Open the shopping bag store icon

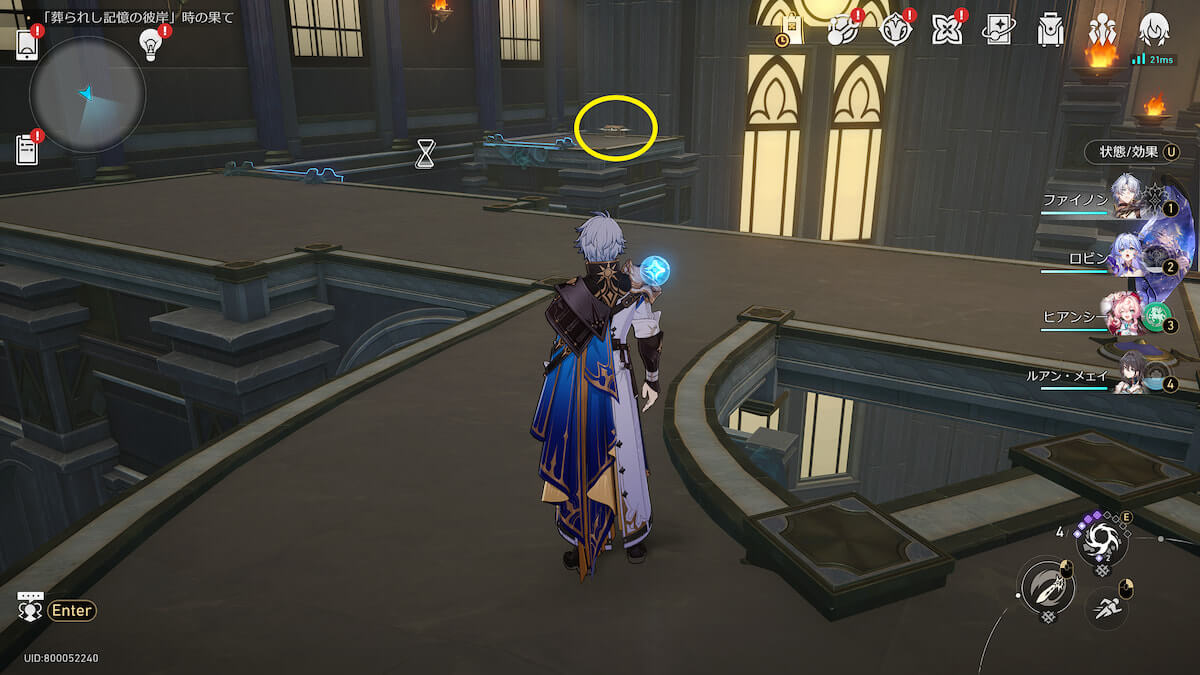791,31
